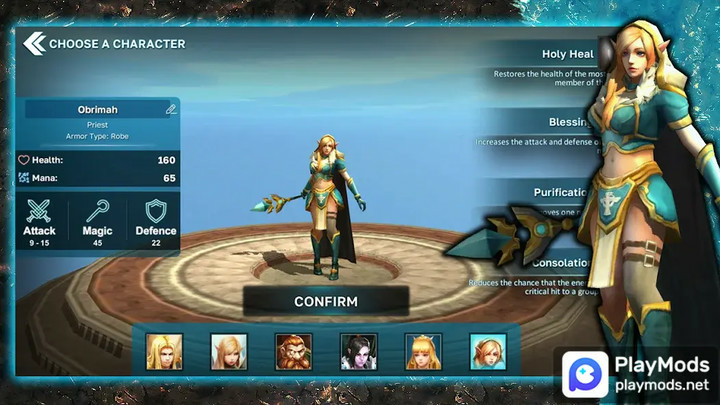Choose the dark-haired pale character portrait

coord(358,352)
